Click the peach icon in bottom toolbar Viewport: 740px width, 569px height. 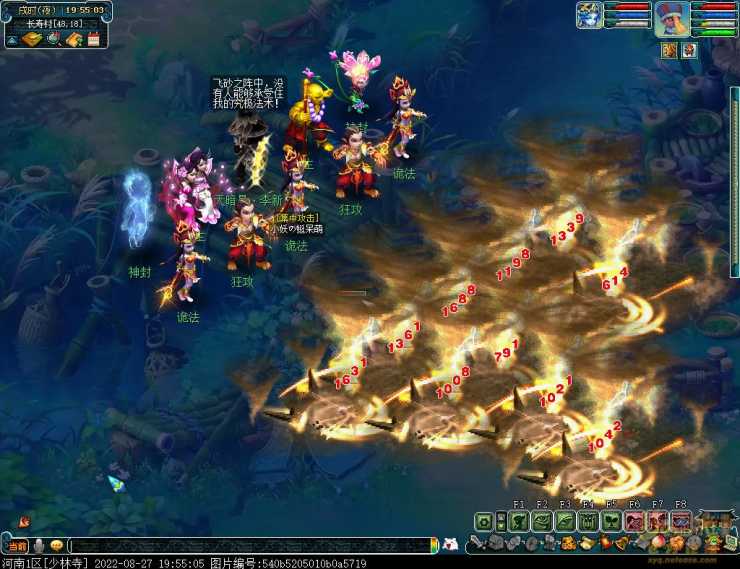pos(657,543)
